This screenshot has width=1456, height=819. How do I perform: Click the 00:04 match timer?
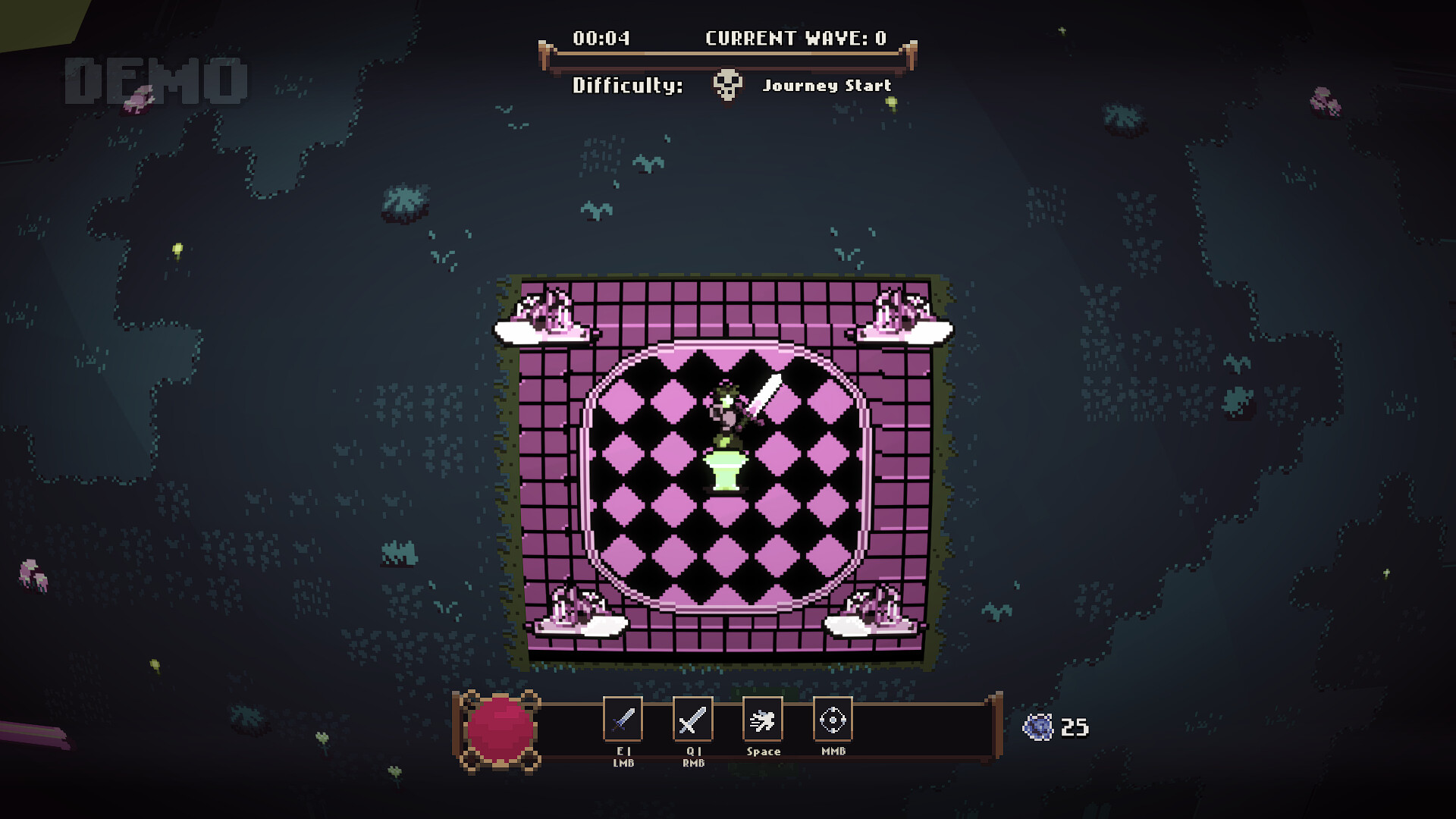click(603, 35)
